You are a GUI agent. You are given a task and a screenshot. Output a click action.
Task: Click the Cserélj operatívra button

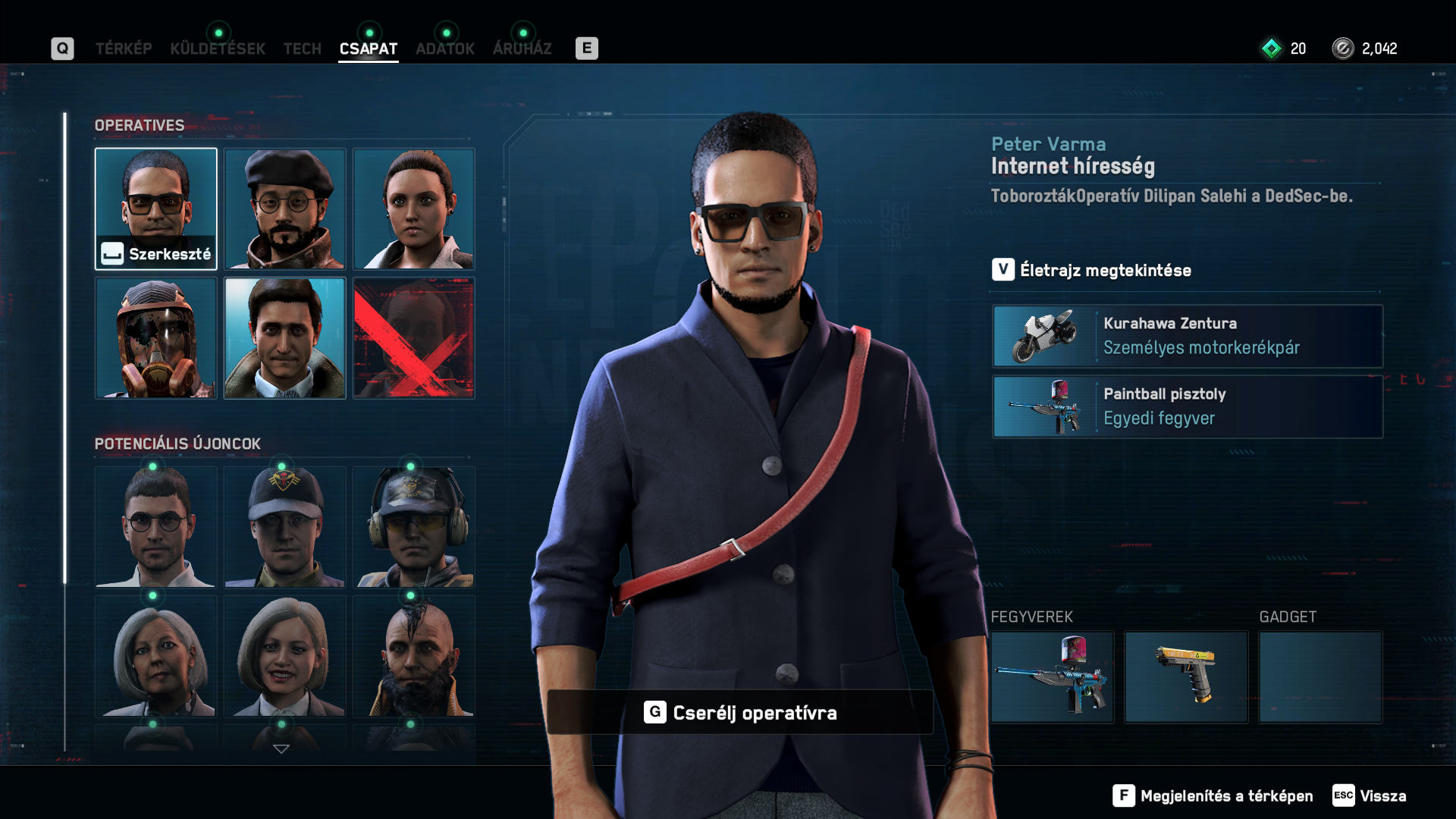(x=740, y=713)
